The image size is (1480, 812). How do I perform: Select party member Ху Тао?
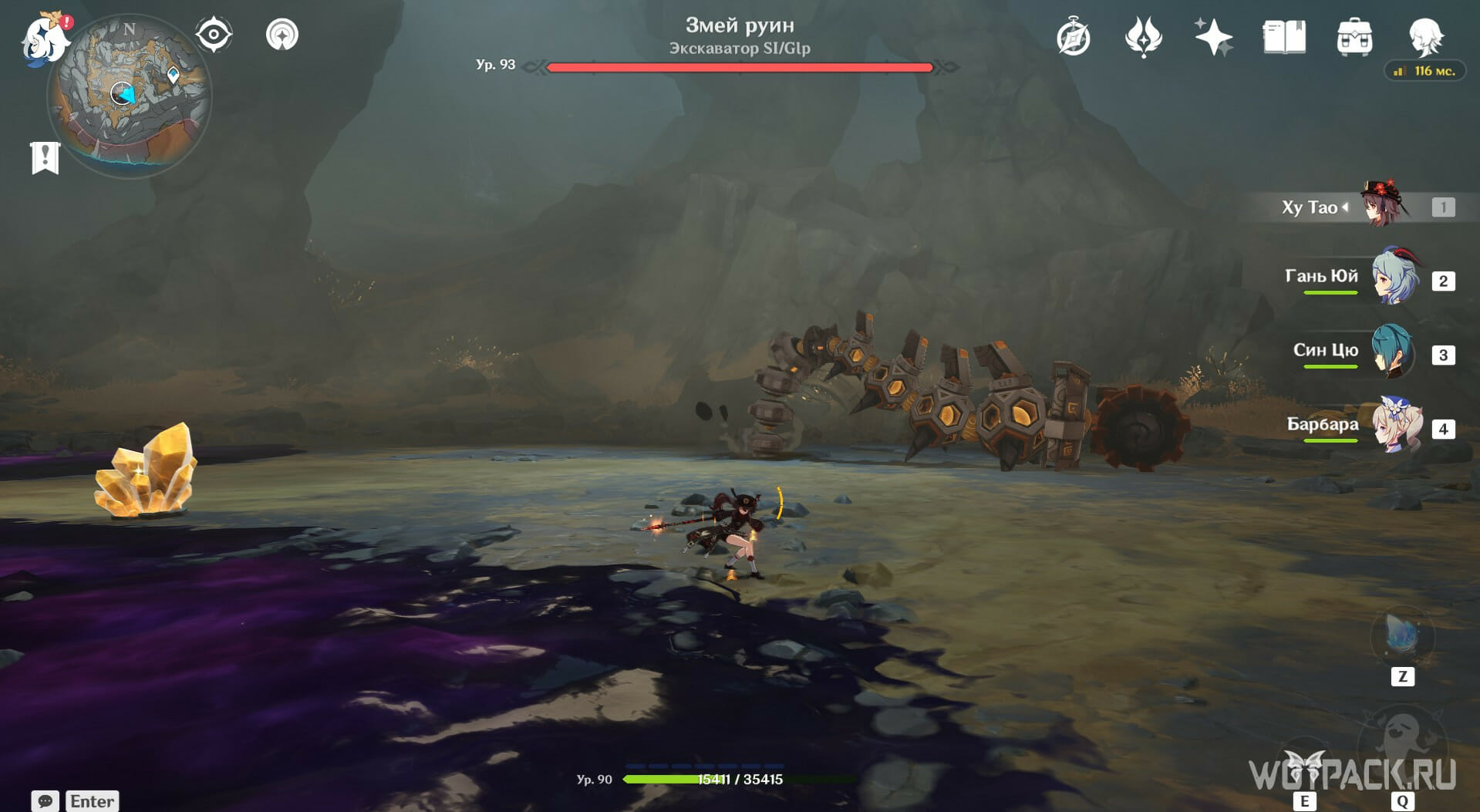1384,206
